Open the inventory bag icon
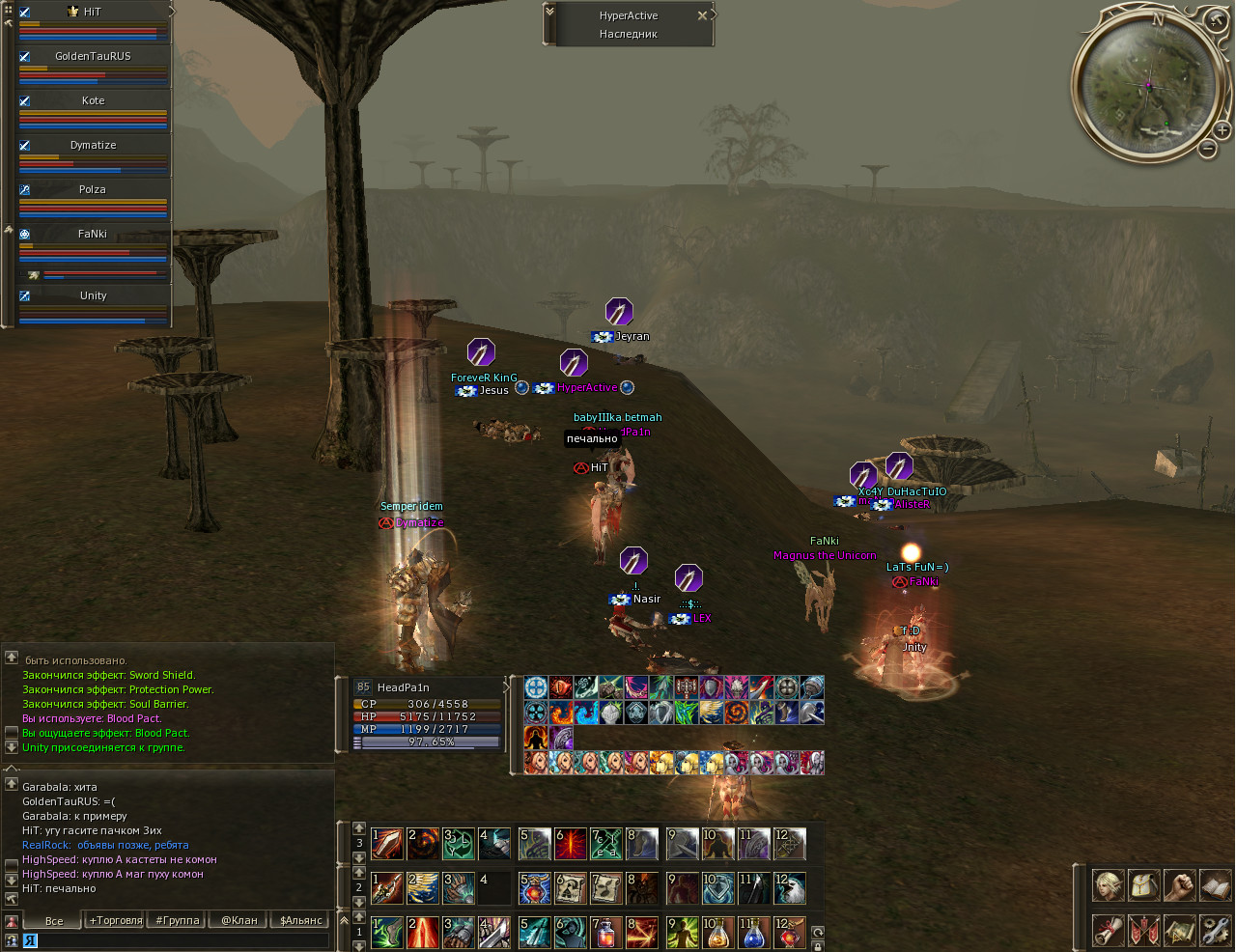Viewport: 1236px width, 952px height. [x=1144, y=885]
